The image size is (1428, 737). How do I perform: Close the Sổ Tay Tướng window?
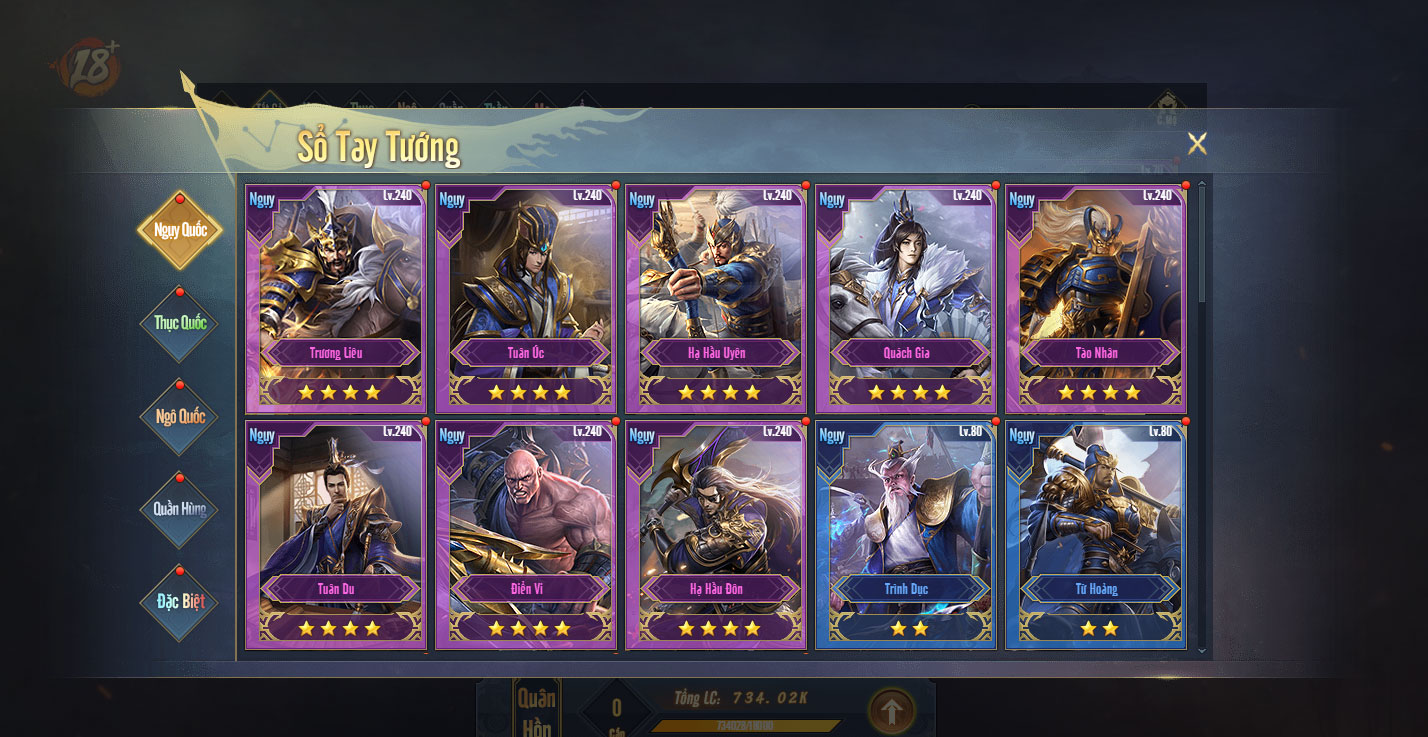coord(1197,143)
